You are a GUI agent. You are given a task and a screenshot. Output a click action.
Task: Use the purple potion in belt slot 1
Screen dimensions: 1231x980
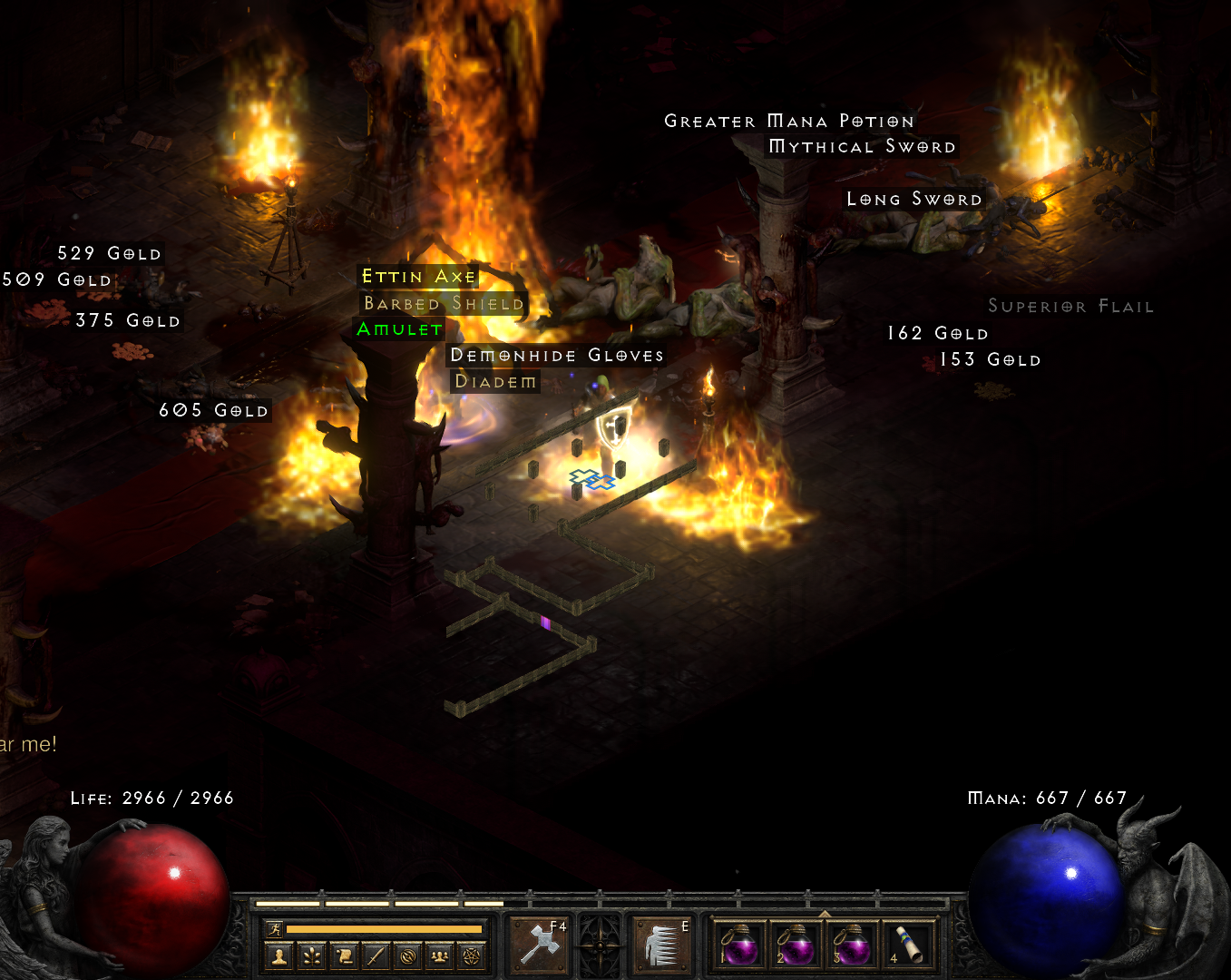coord(739,946)
